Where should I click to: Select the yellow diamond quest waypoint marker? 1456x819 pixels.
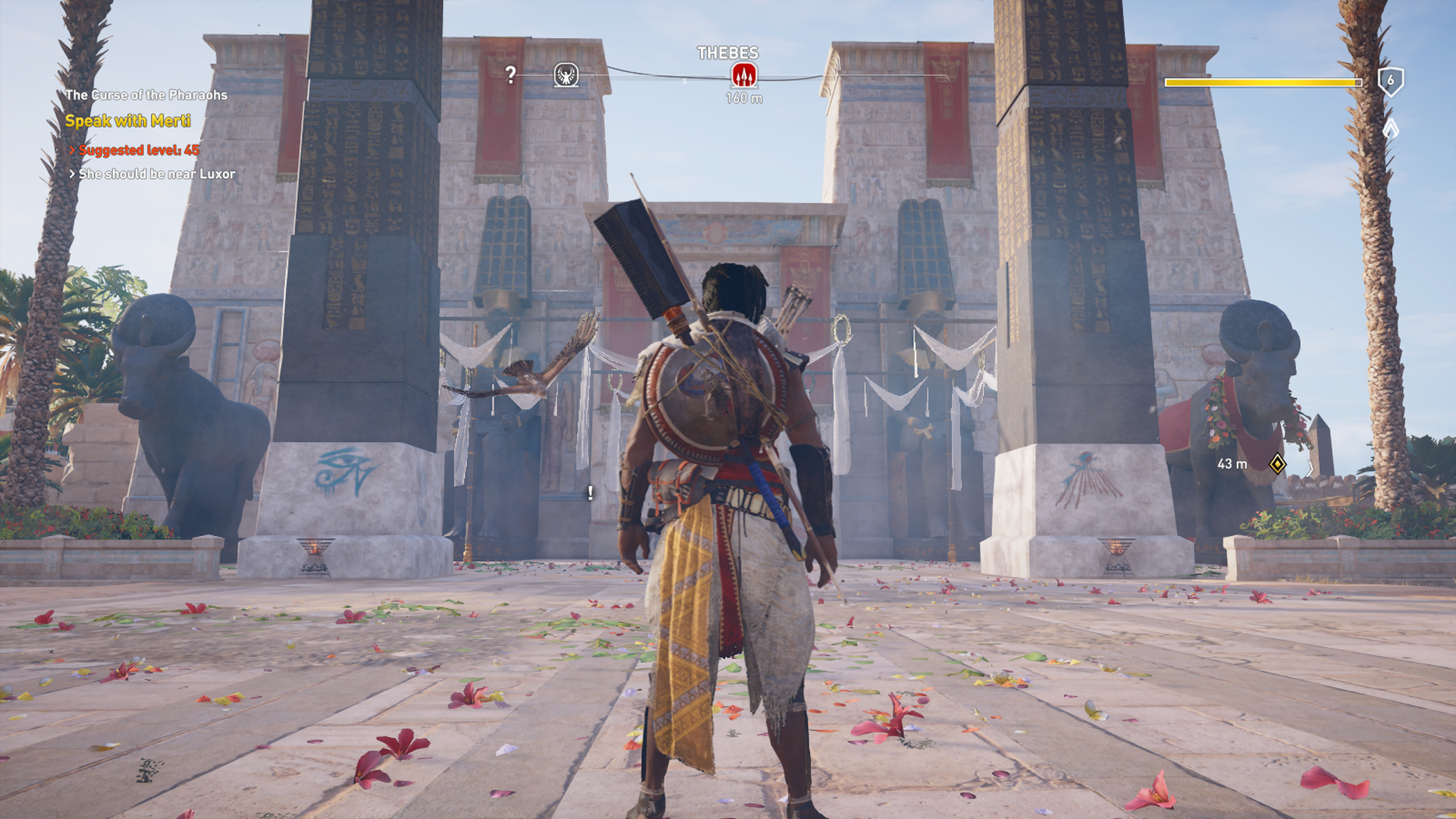(x=1278, y=463)
